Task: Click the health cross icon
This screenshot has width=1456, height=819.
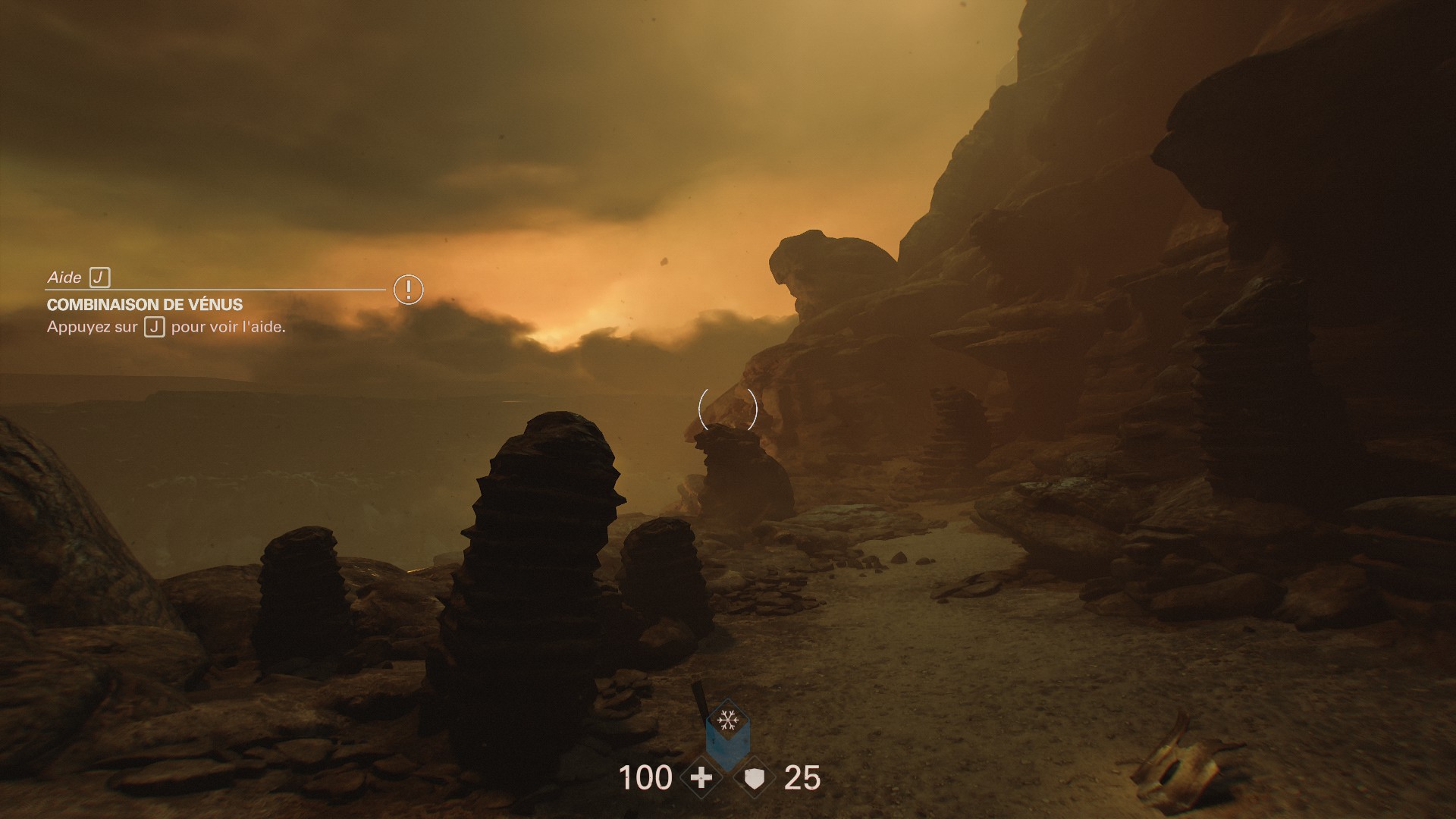Action: (701, 778)
